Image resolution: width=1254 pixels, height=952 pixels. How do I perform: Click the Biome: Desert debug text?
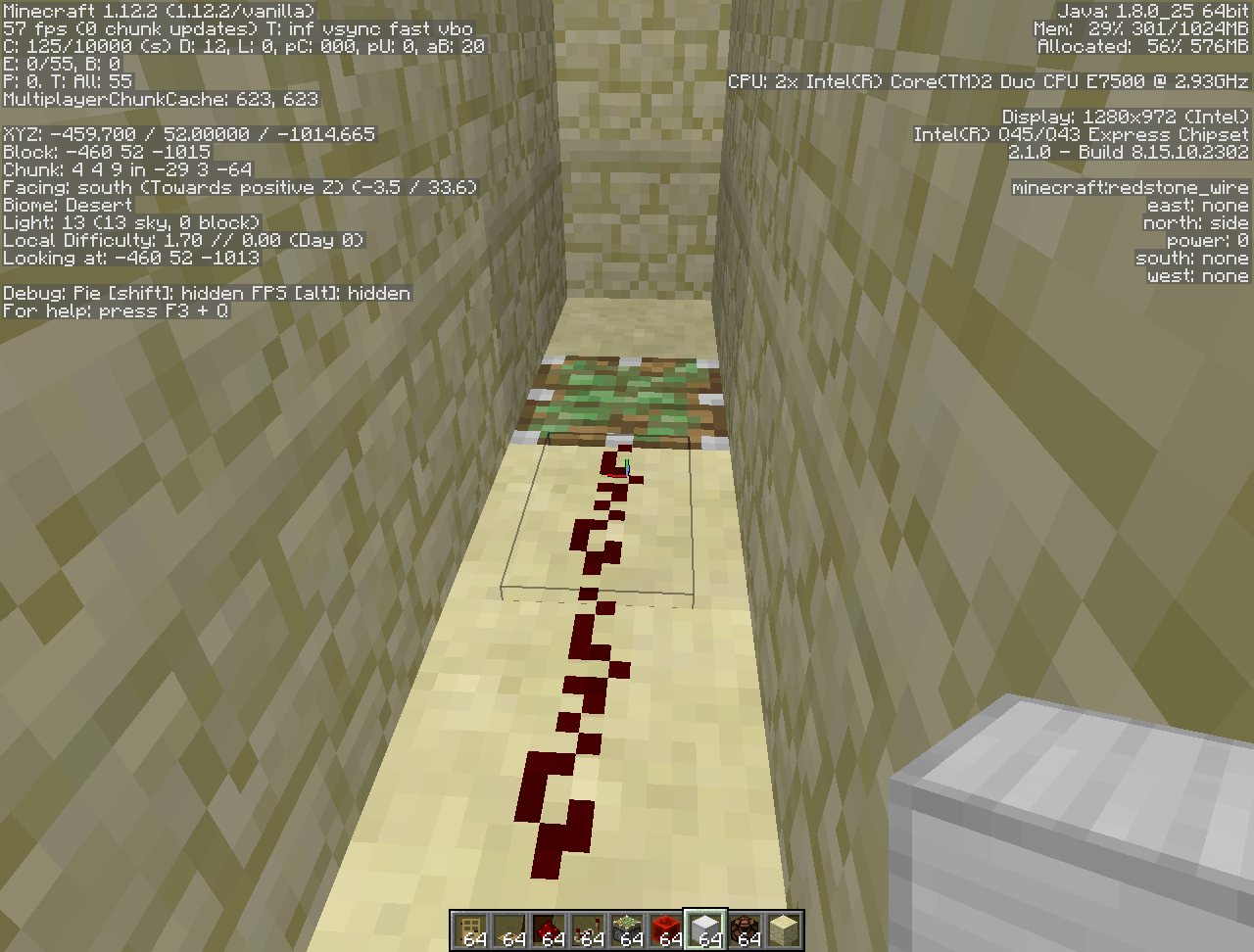[x=66, y=205]
